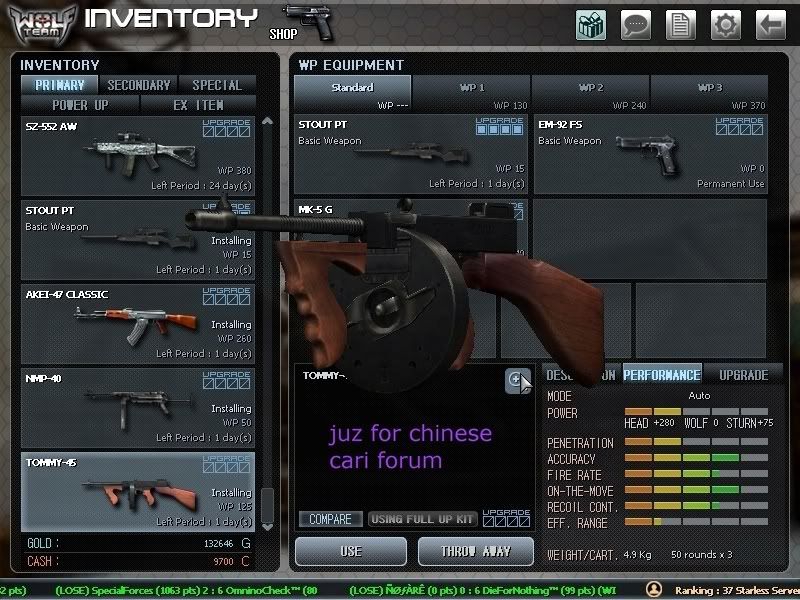Open the Upgrade tab for the weapon
This screenshot has width=800, height=600.
click(743, 375)
